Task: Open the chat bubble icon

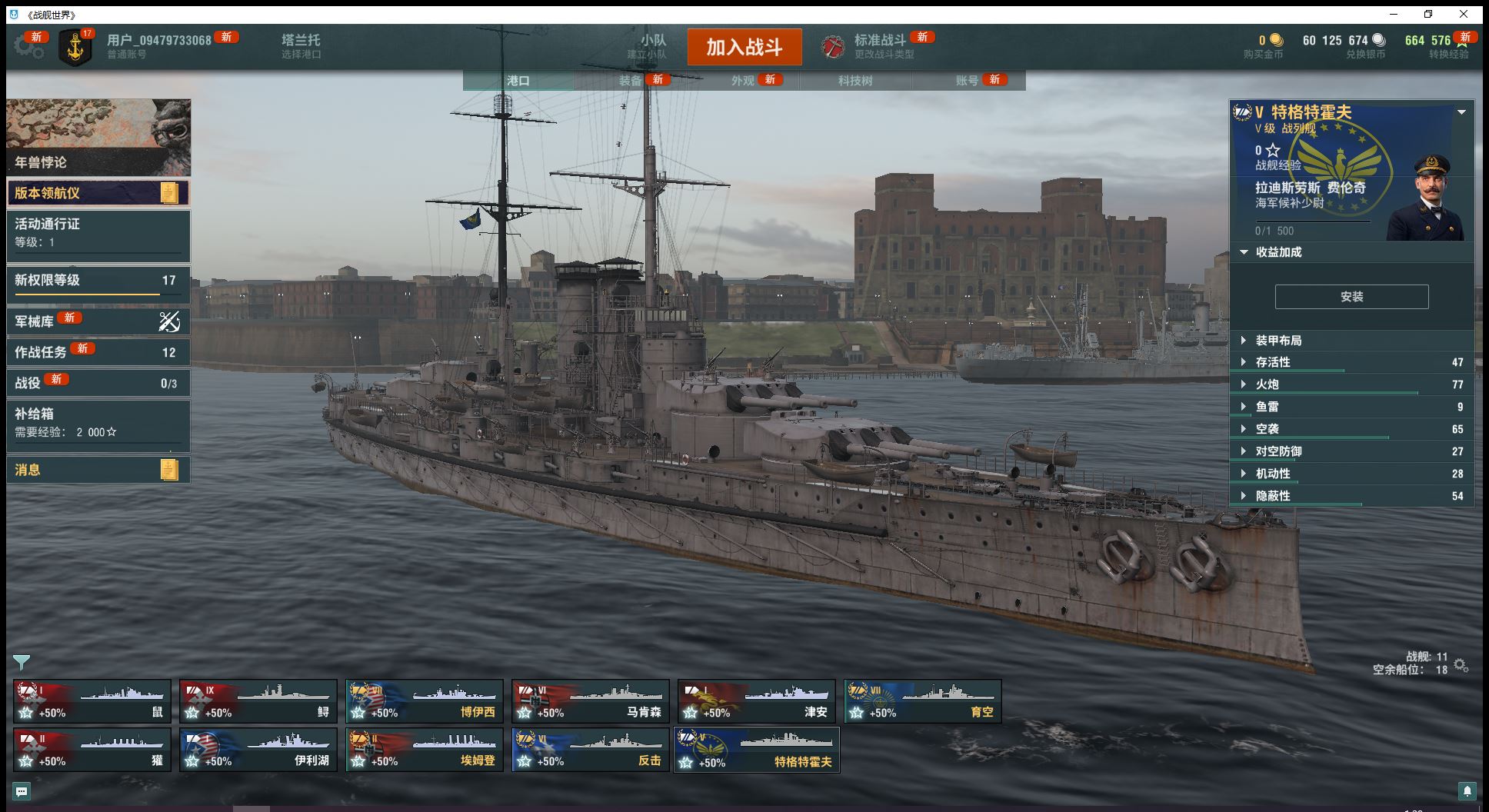Action: coord(22,791)
